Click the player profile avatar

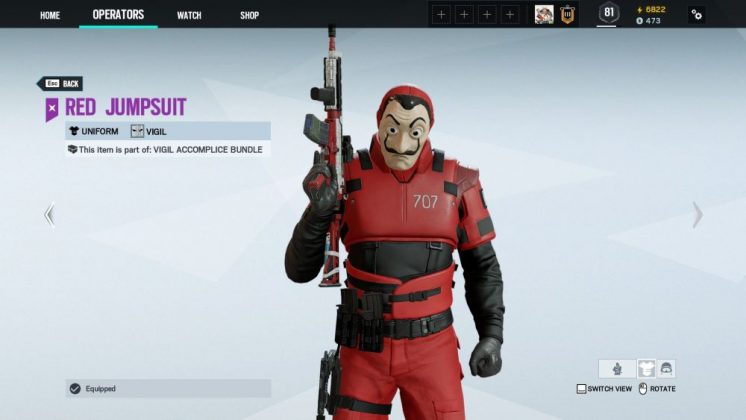[x=544, y=14]
